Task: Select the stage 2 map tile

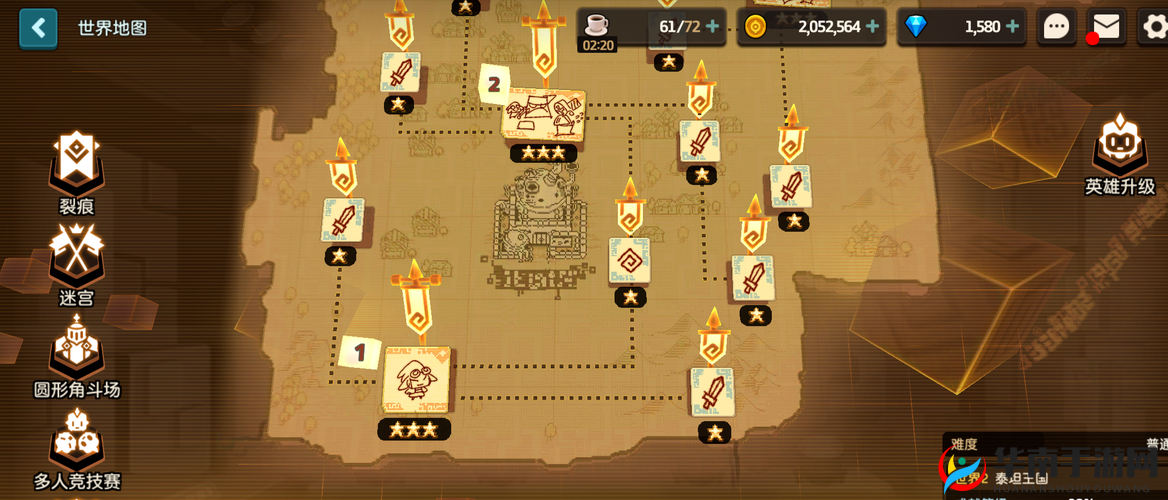Action: 543,114
